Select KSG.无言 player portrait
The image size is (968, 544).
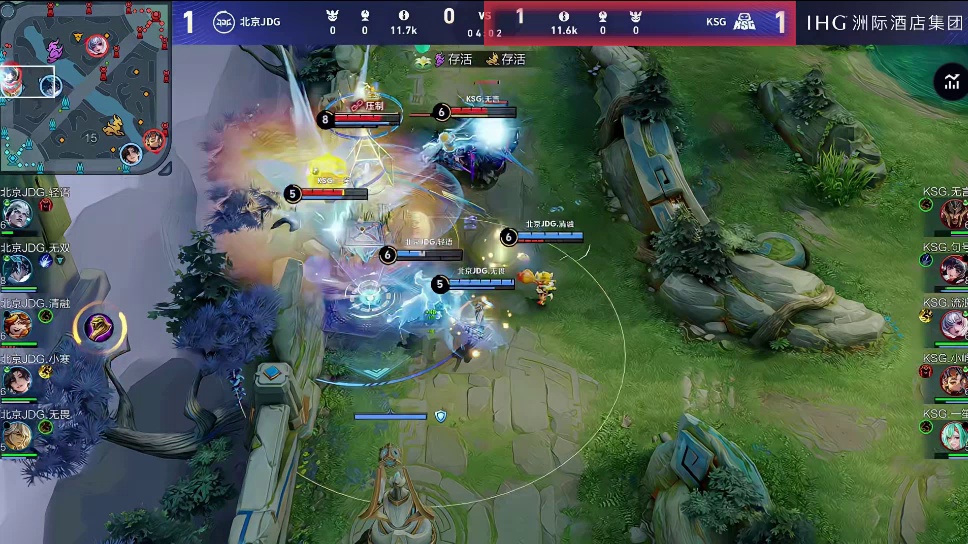[952, 212]
